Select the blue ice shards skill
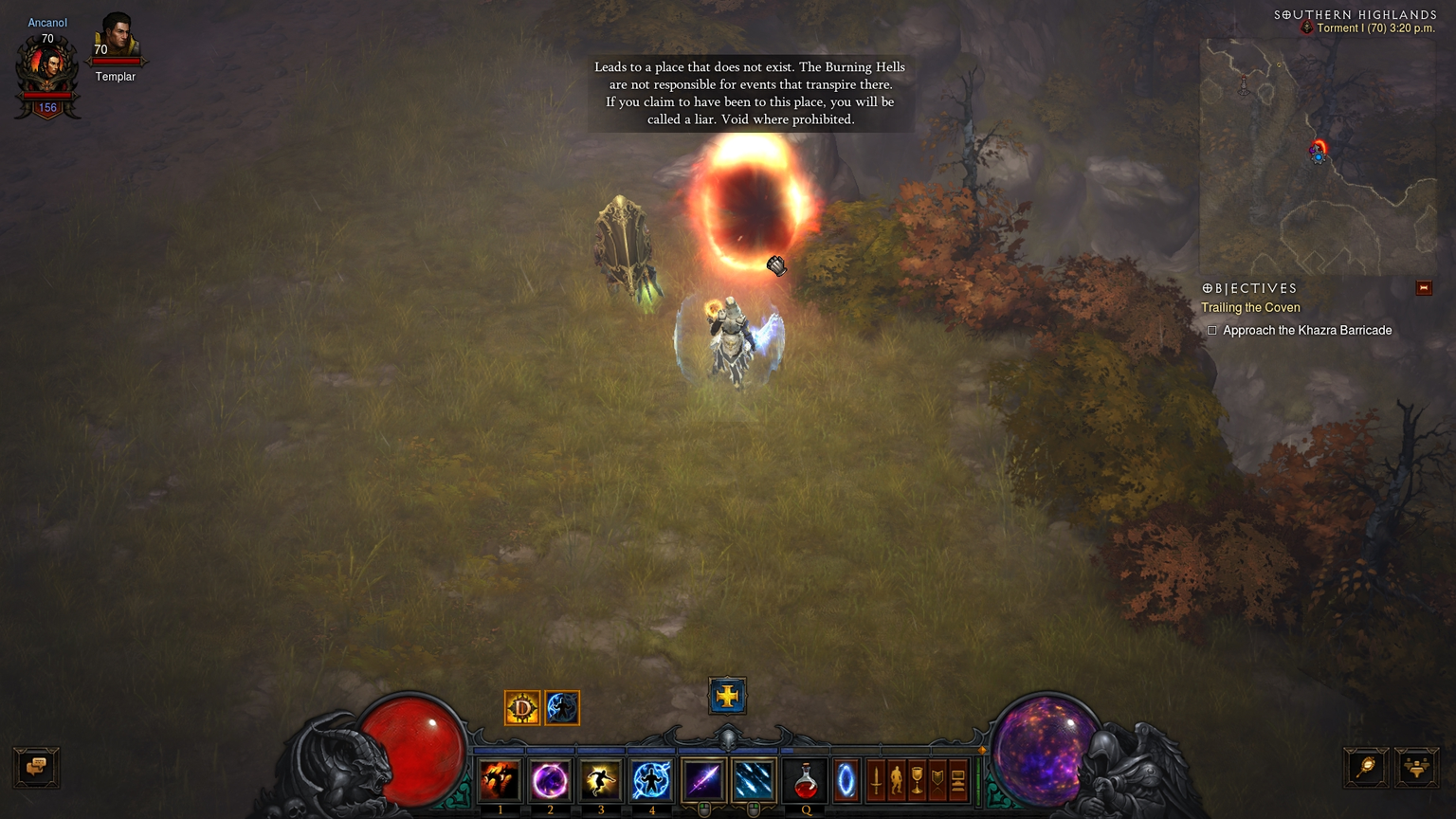This screenshot has width=1456, height=819. click(753, 780)
